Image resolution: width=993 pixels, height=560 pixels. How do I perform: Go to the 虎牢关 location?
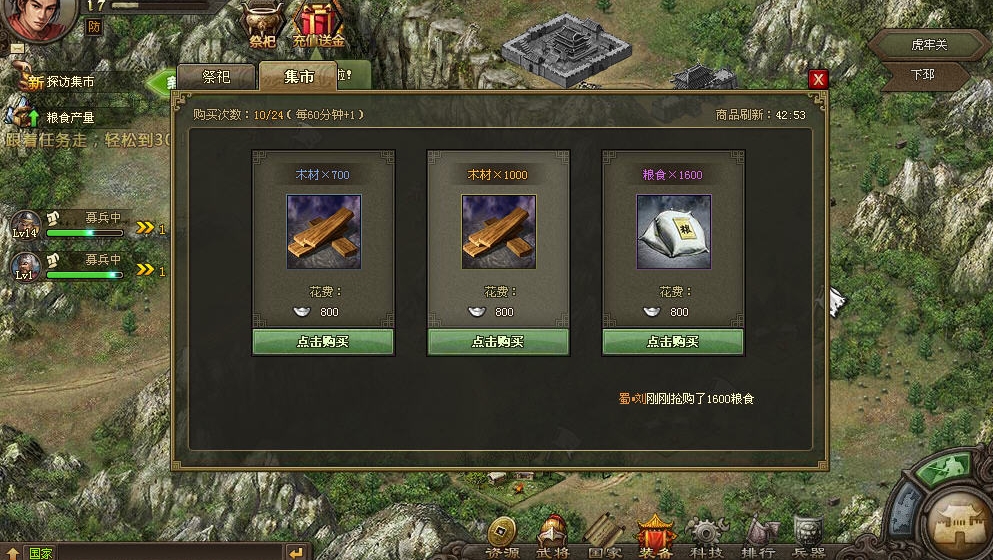coord(927,45)
